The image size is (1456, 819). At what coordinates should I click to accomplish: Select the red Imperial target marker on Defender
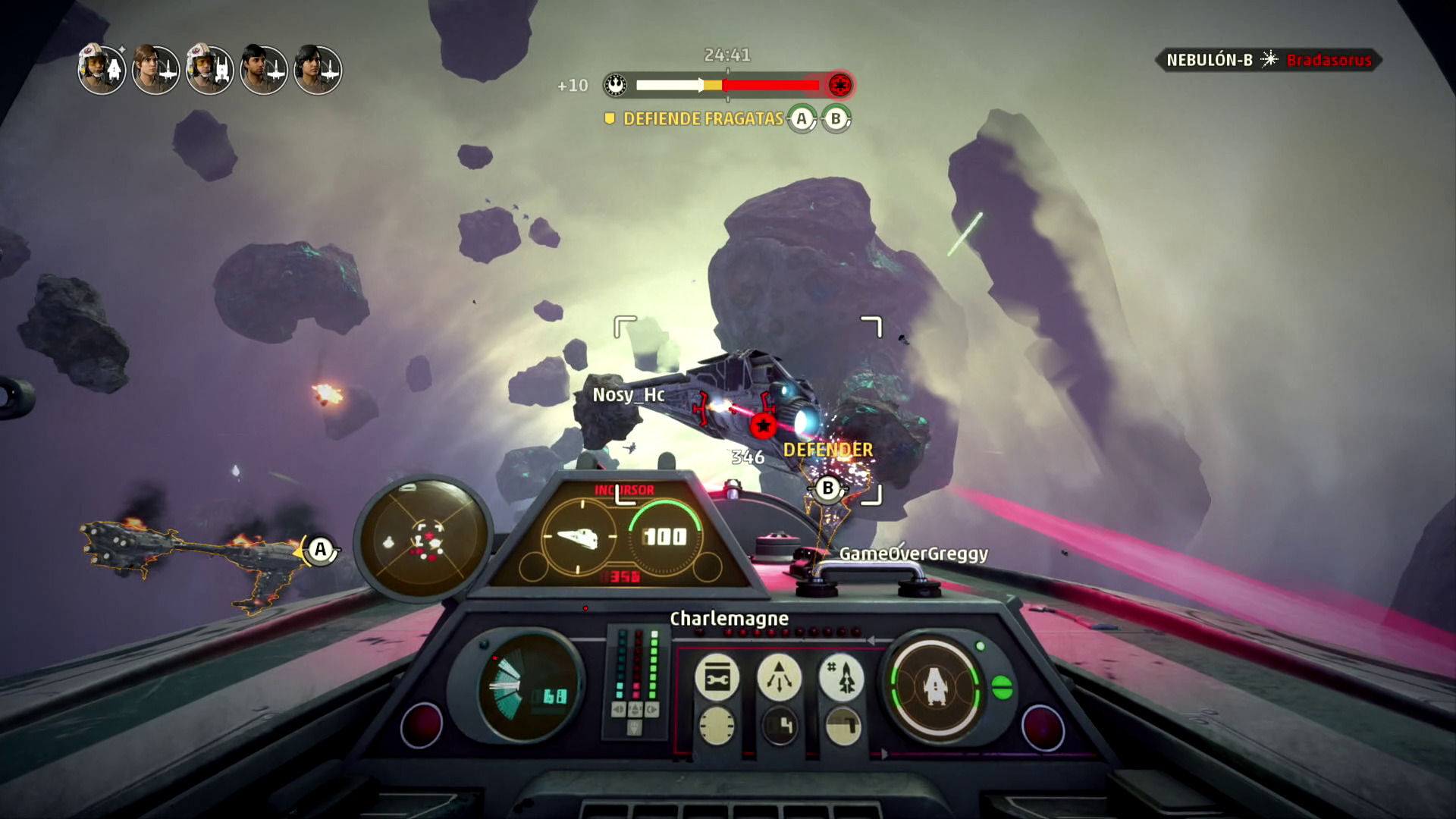pos(764,425)
